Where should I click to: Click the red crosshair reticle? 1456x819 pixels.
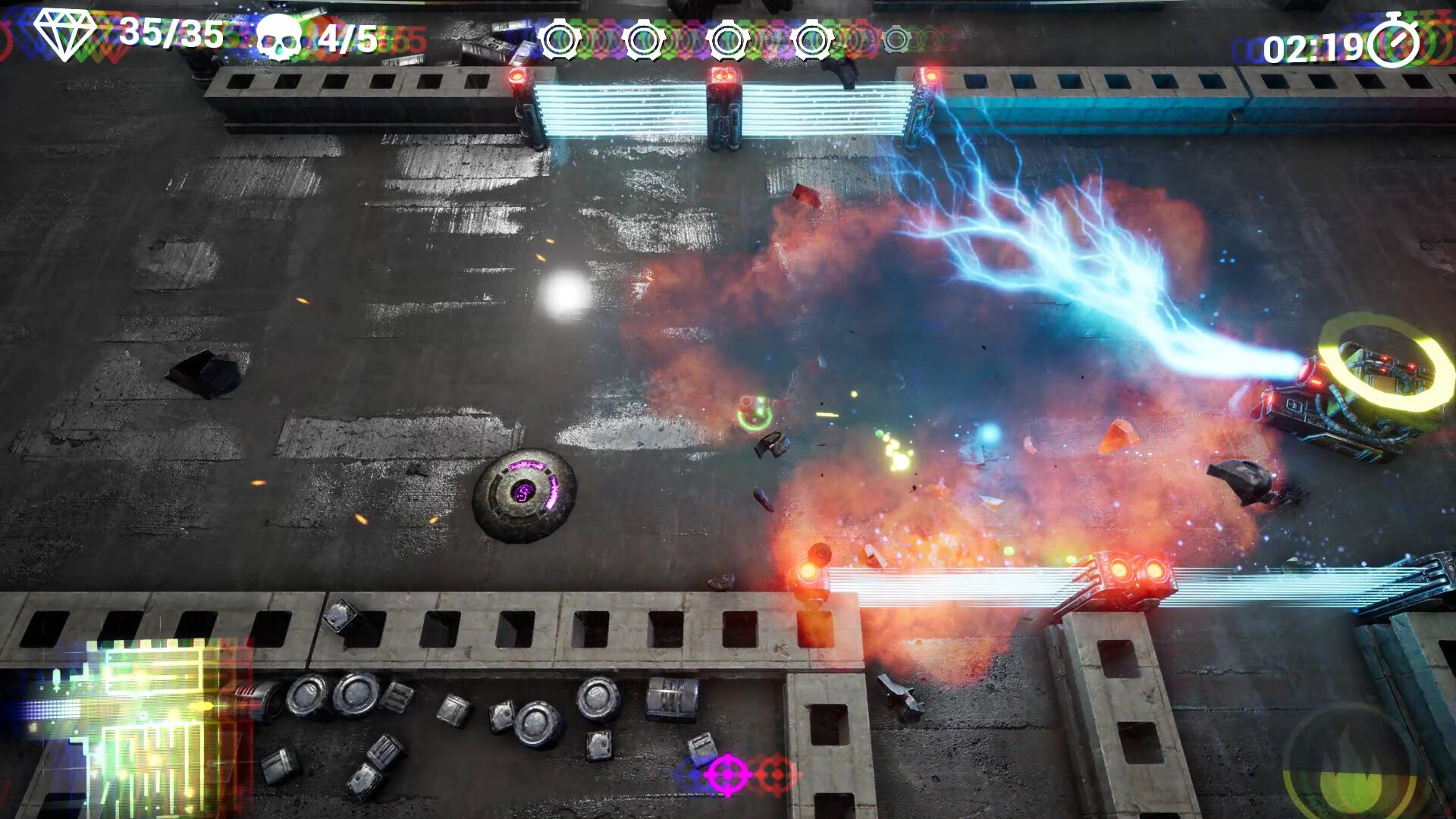coord(774,773)
